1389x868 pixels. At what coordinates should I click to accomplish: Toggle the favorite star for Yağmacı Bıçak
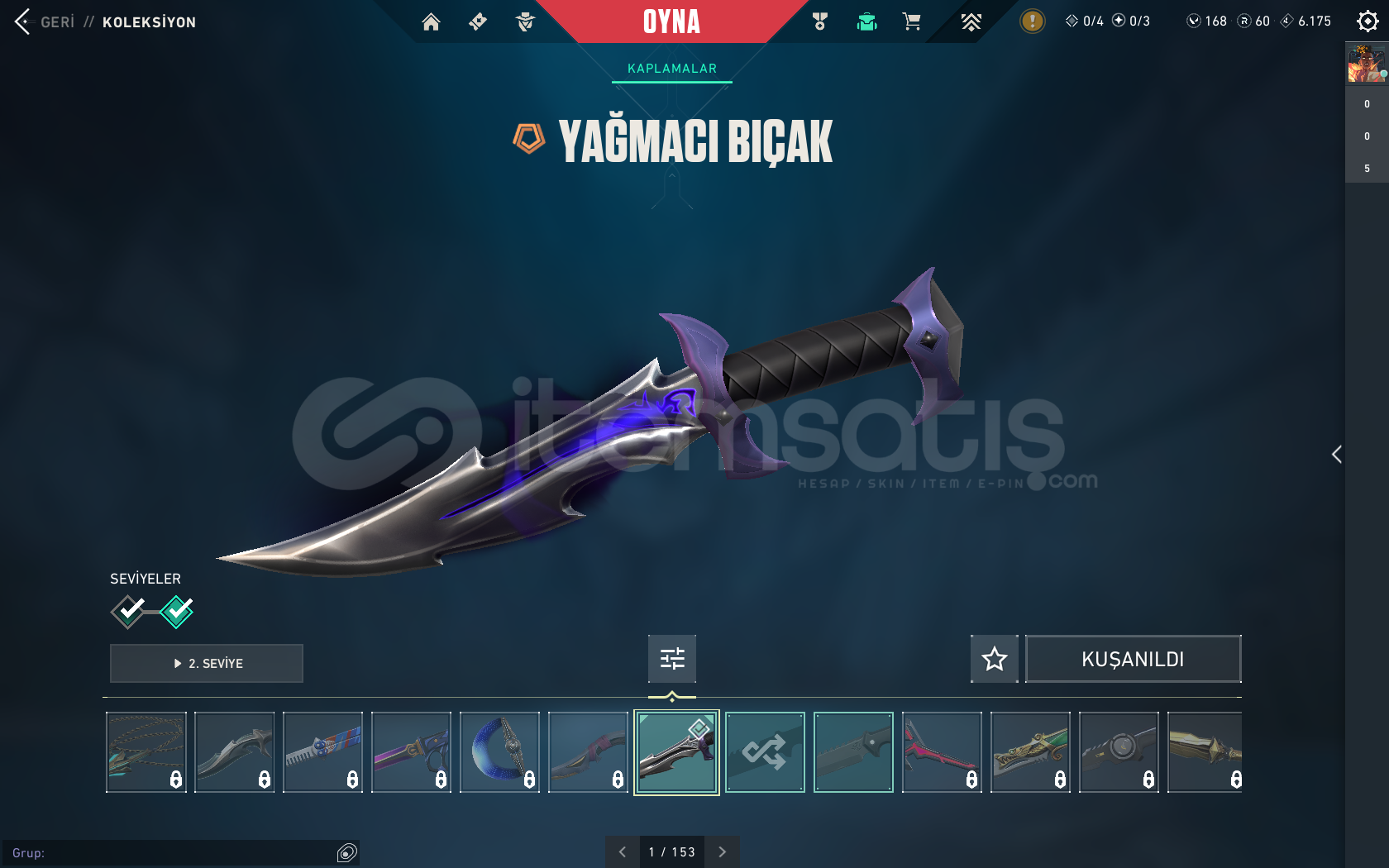tap(994, 659)
